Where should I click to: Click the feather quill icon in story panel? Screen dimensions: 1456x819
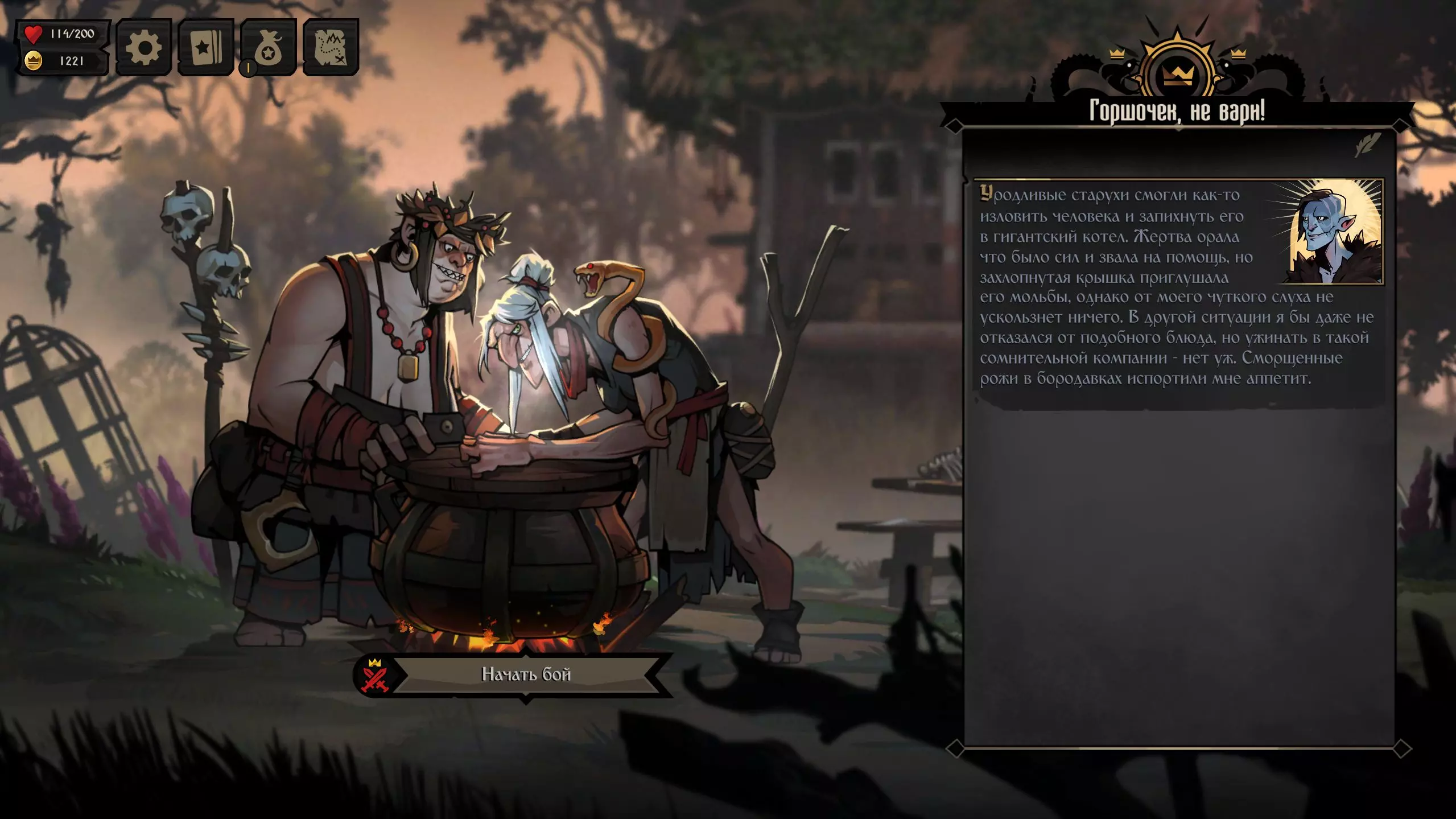click(x=1368, y=144)
